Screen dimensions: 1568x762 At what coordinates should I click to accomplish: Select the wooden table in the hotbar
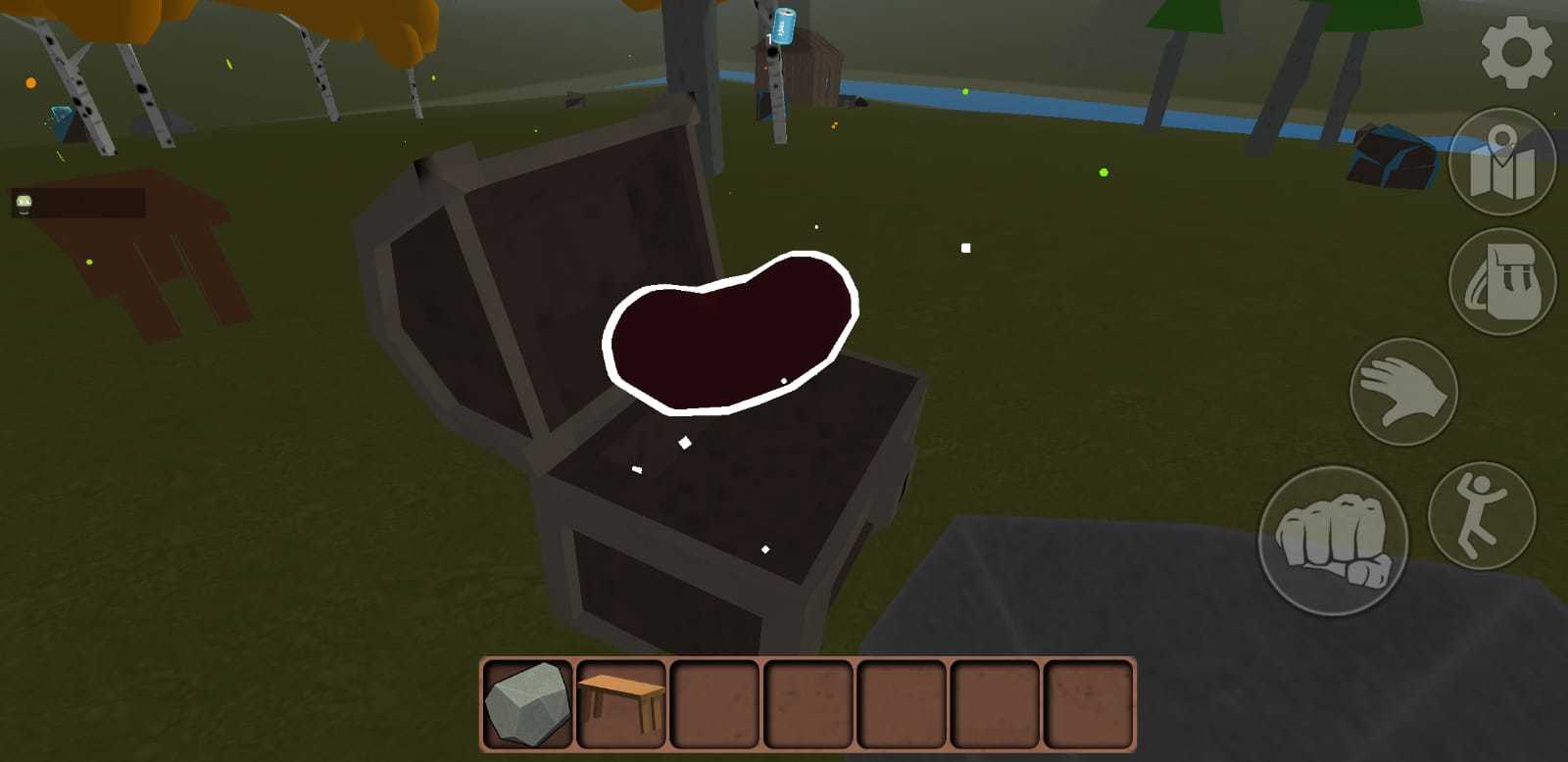click(619, 703)
